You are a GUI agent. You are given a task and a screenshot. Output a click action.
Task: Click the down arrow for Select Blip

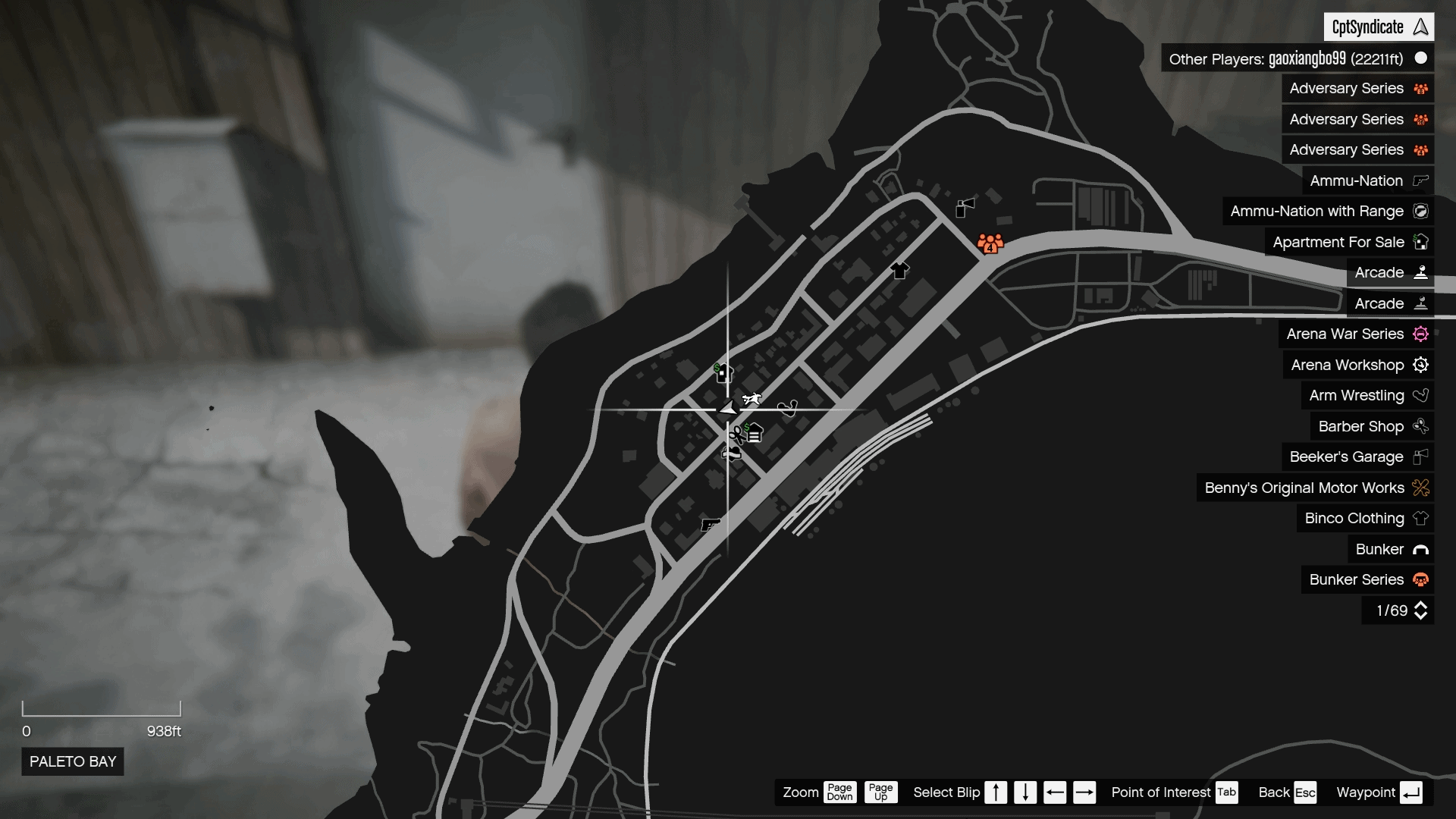[x=1025, y=792]
